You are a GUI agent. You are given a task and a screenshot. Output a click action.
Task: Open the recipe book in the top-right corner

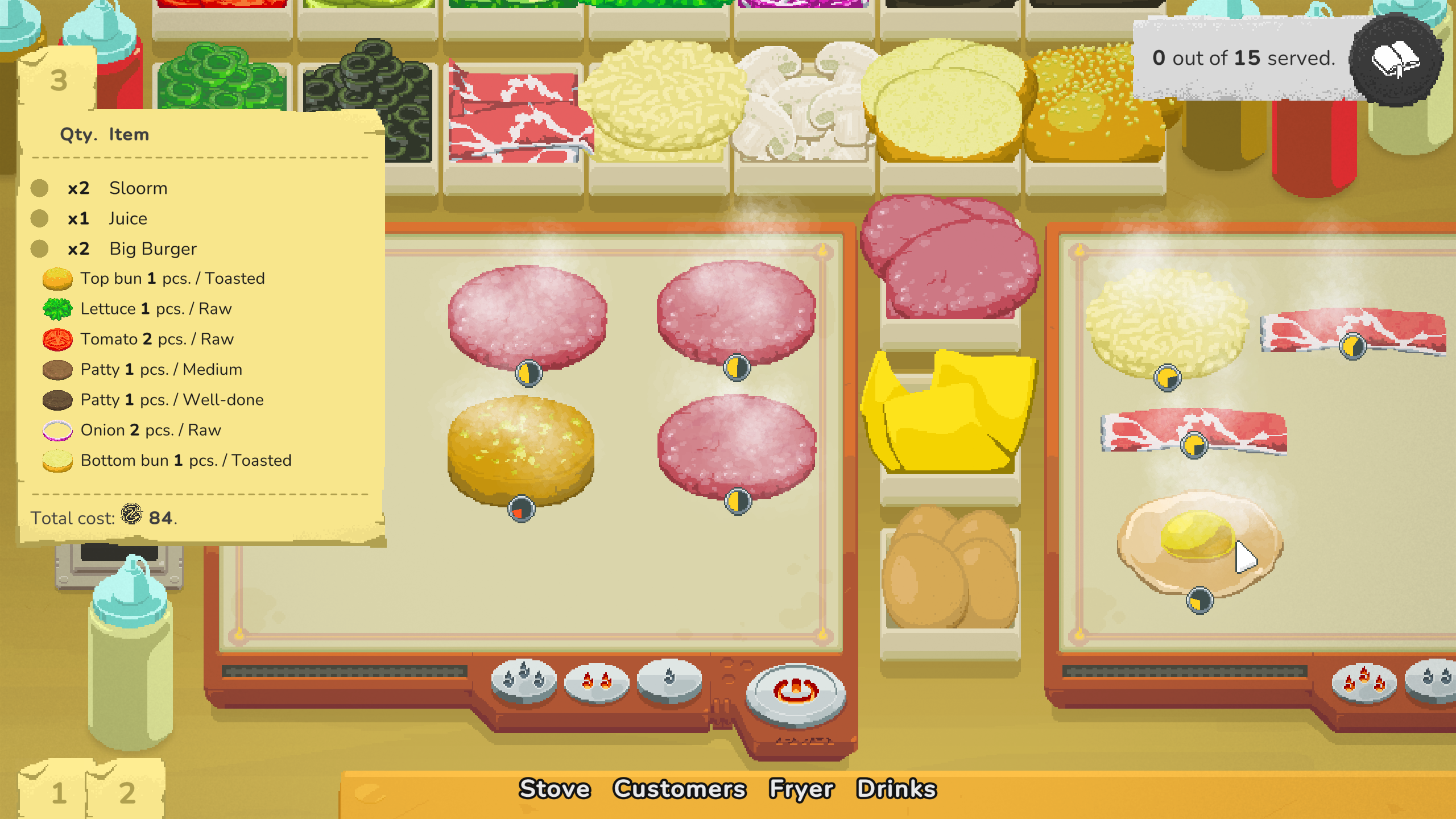[1395, 60]
